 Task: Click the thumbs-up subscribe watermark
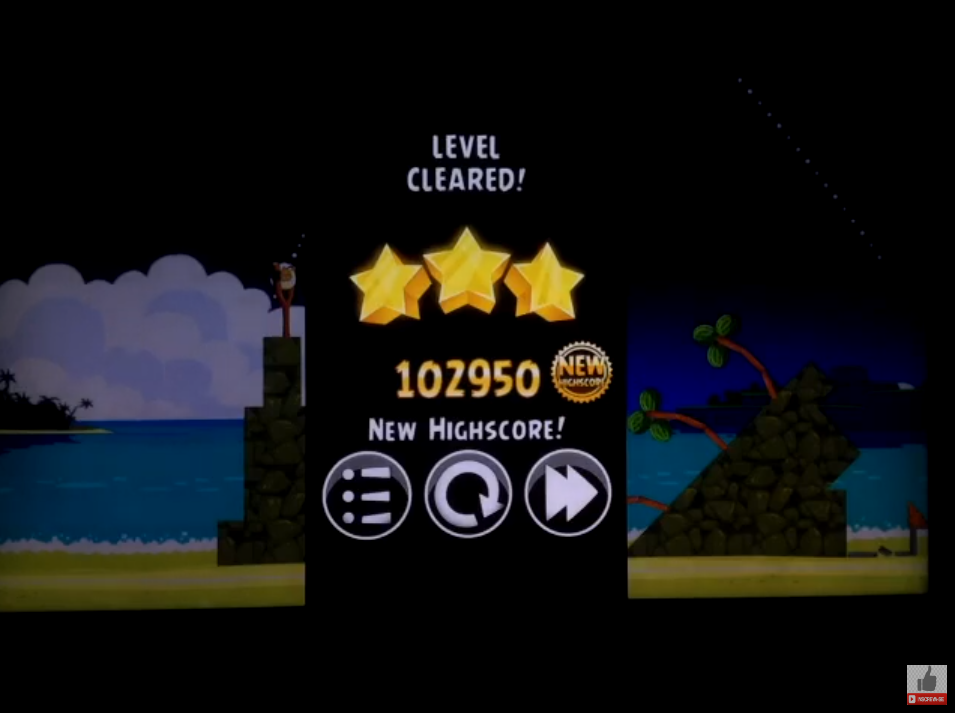click(926, 685)
